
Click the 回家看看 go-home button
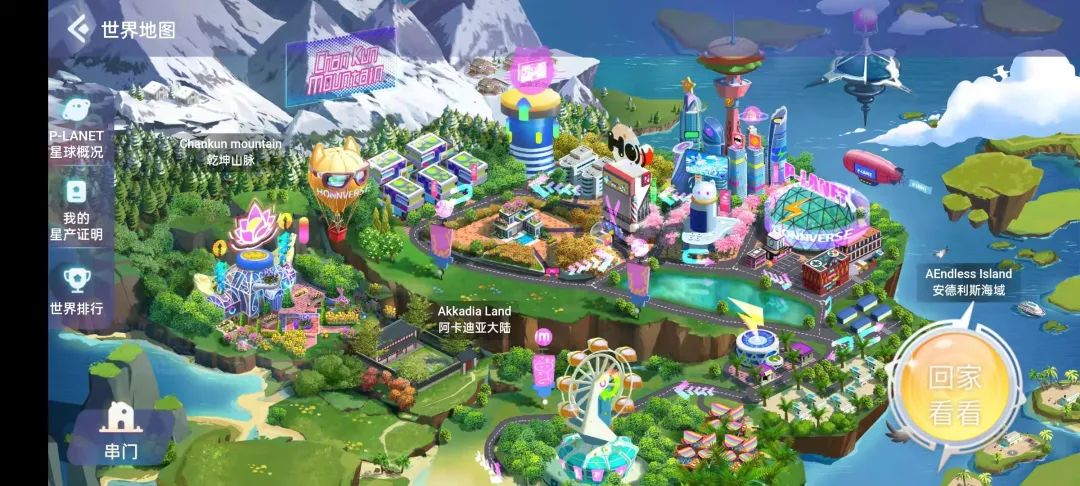[x=955, y=393]
